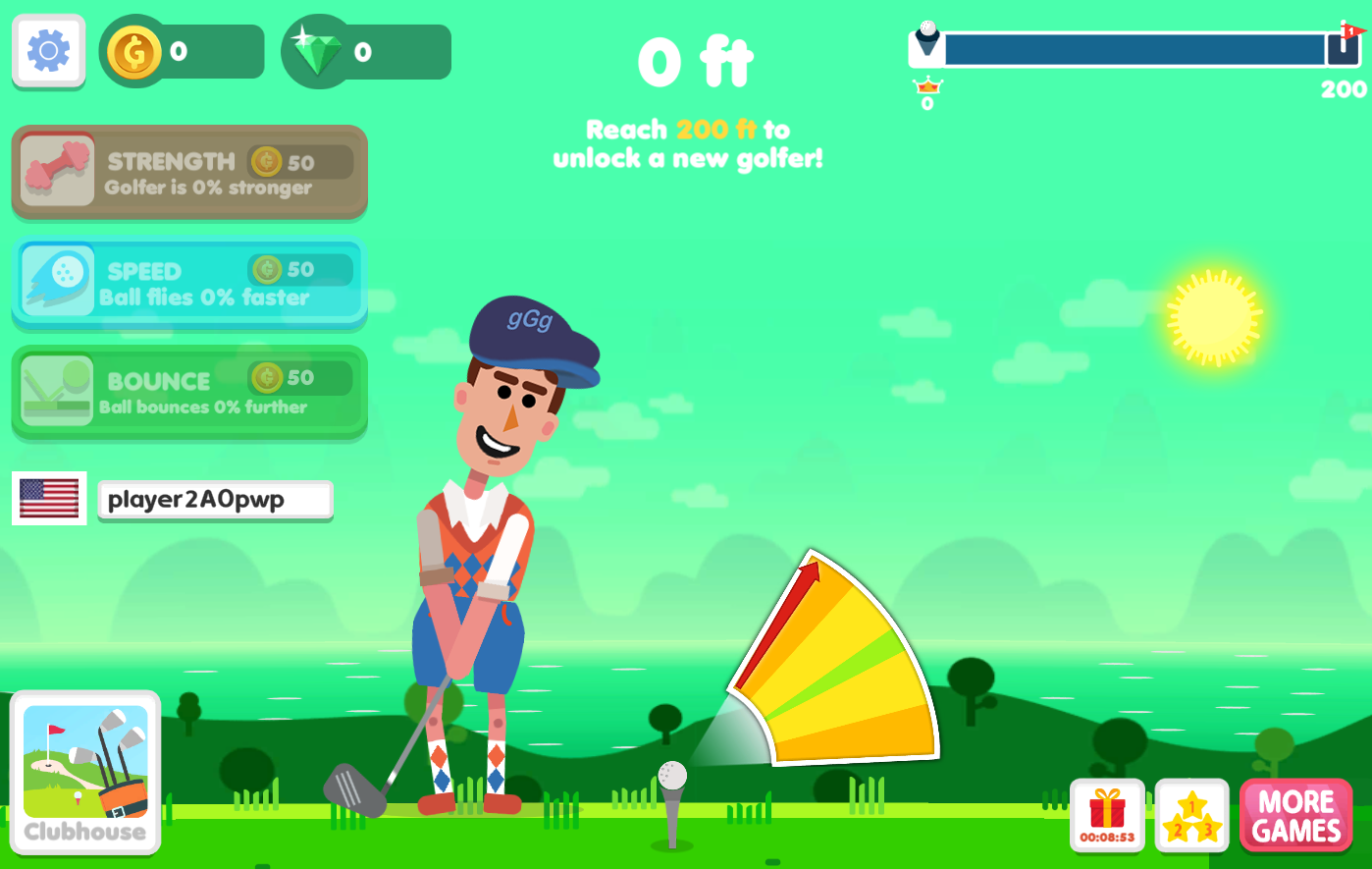The height and width of the screenshot is (869, 1372).
Task: Open the free gift timer box
Action: (x=1106, y=813)
